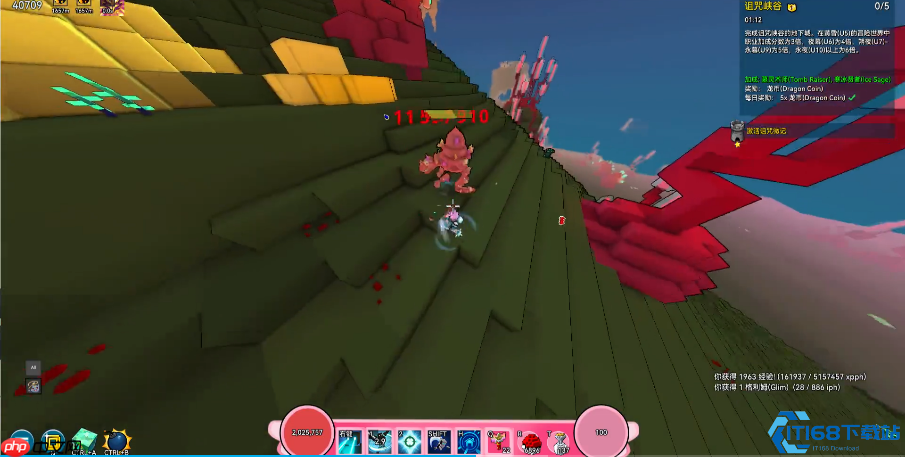
Task: Activate the green crosshair ability in slot 2
Action: coord(408,439)
